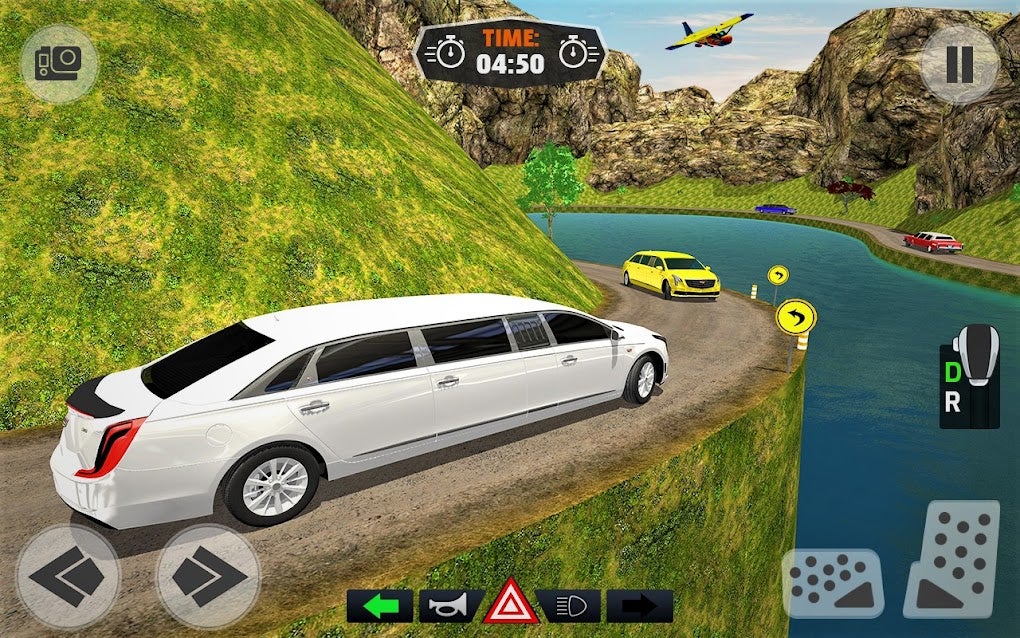Image resolution: width=1020 pixels, height=638 pixels.
Task: Steer right with the right arrow button
Action: [x=209, y=577]
